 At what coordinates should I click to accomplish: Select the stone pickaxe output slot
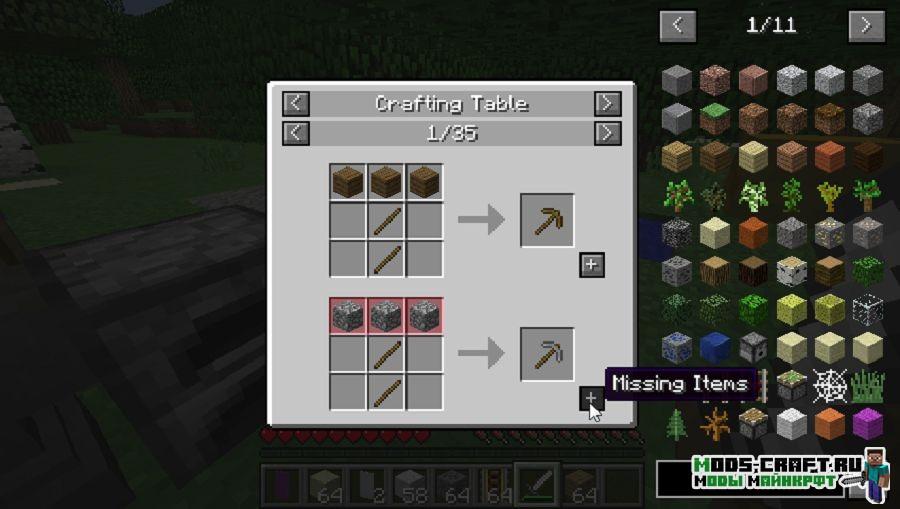point(547,354)
